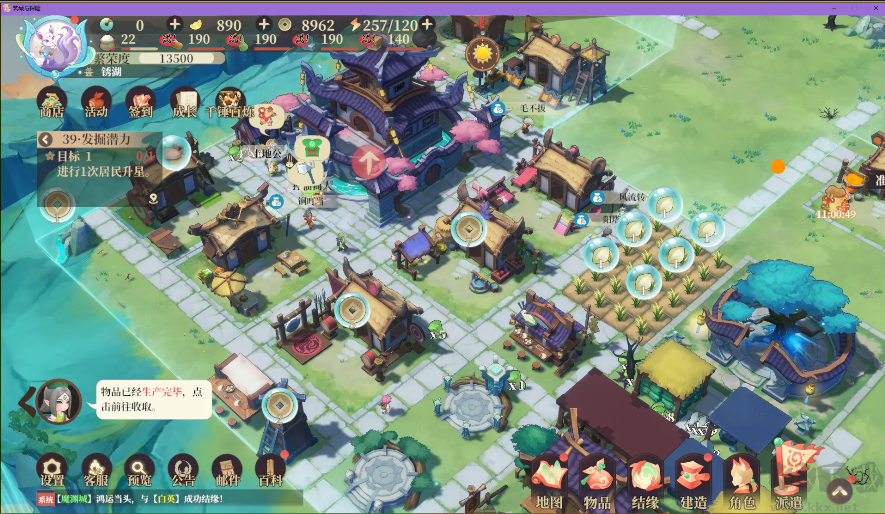Open the 结缘 bonds menu
Screen dimensions: 885x514
645,482
